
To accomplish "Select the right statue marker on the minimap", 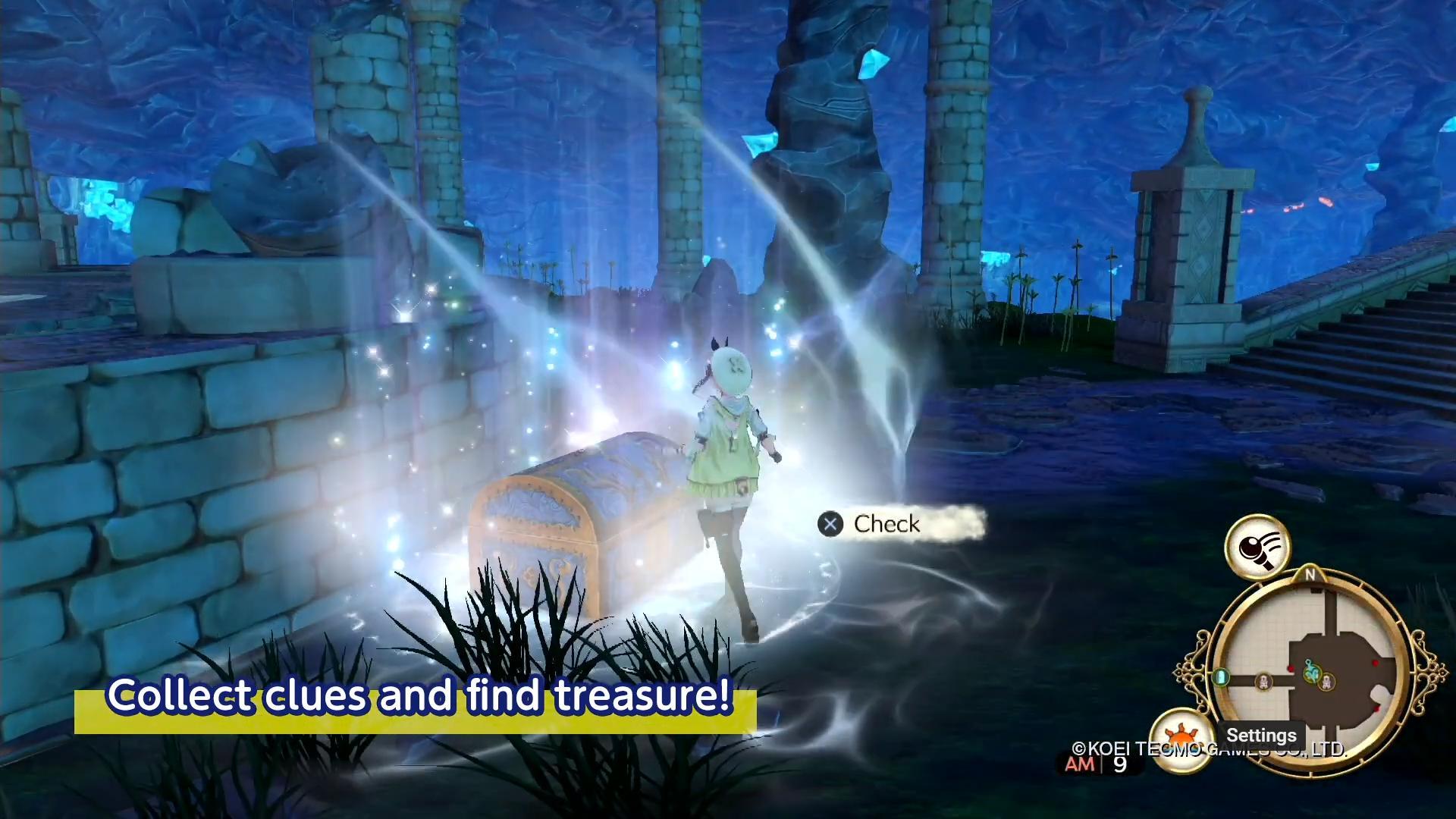I will 1327,682.
